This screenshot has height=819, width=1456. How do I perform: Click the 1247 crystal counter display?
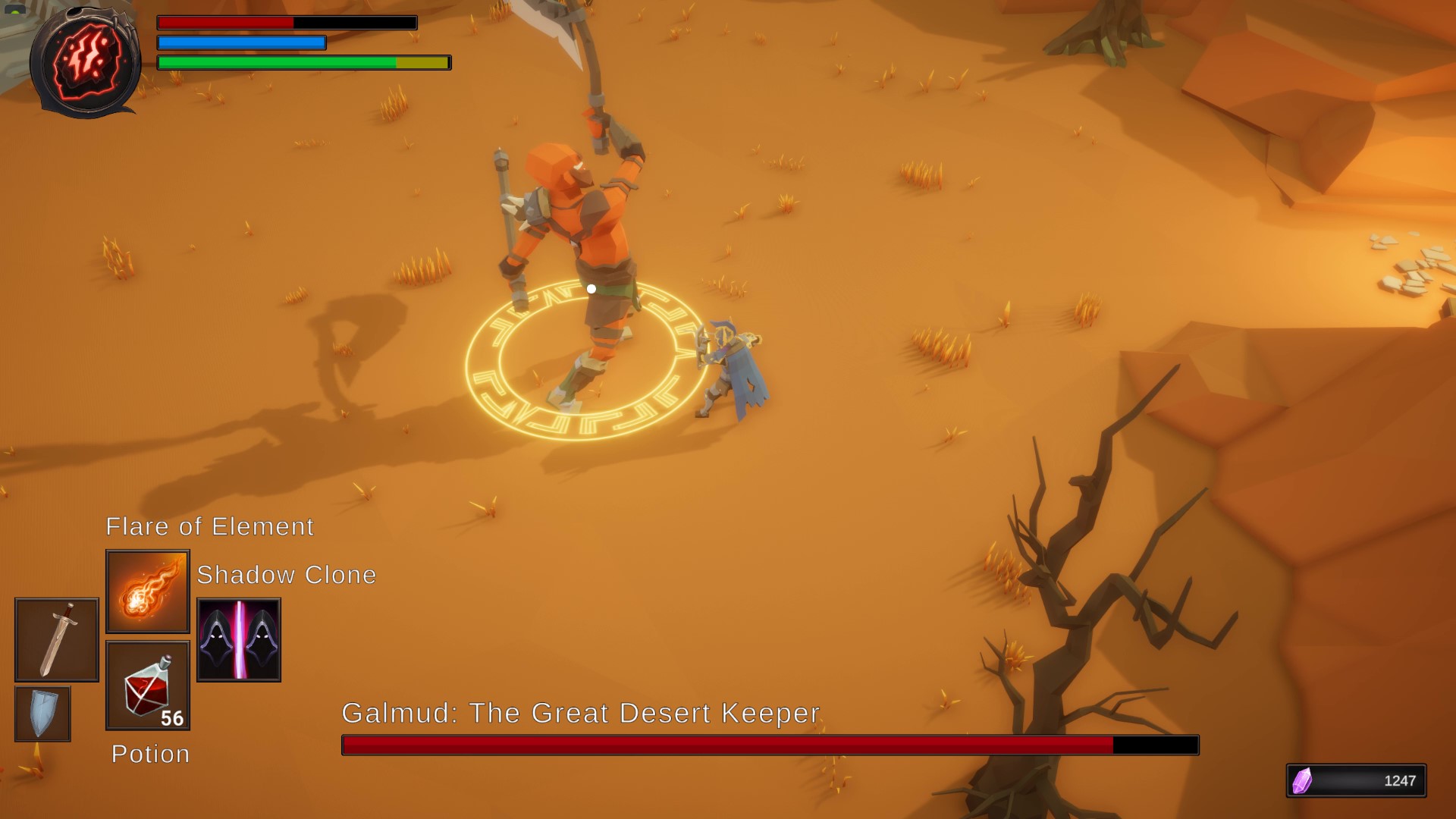pos(1399,781)
